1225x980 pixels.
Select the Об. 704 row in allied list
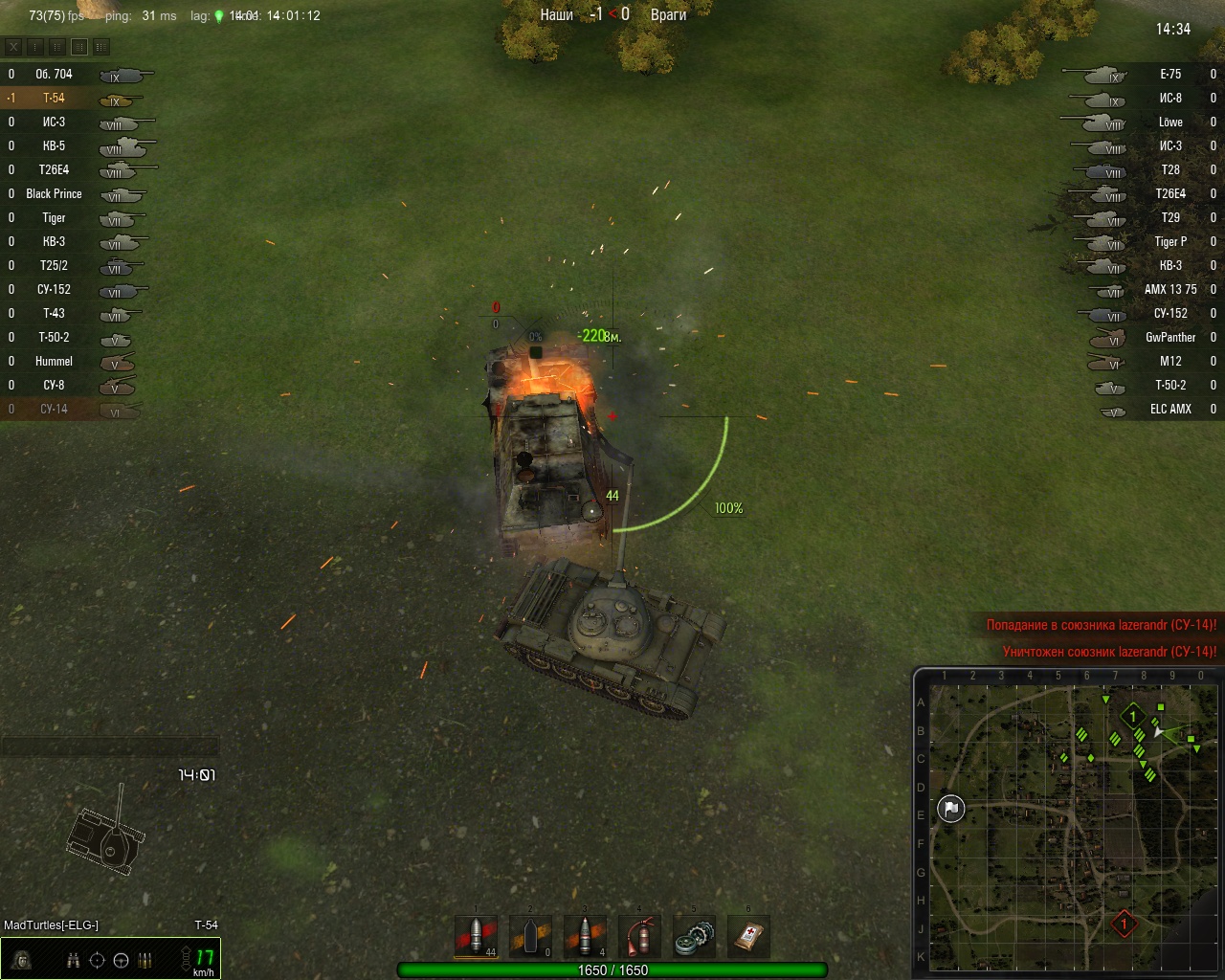click(55, 75)
